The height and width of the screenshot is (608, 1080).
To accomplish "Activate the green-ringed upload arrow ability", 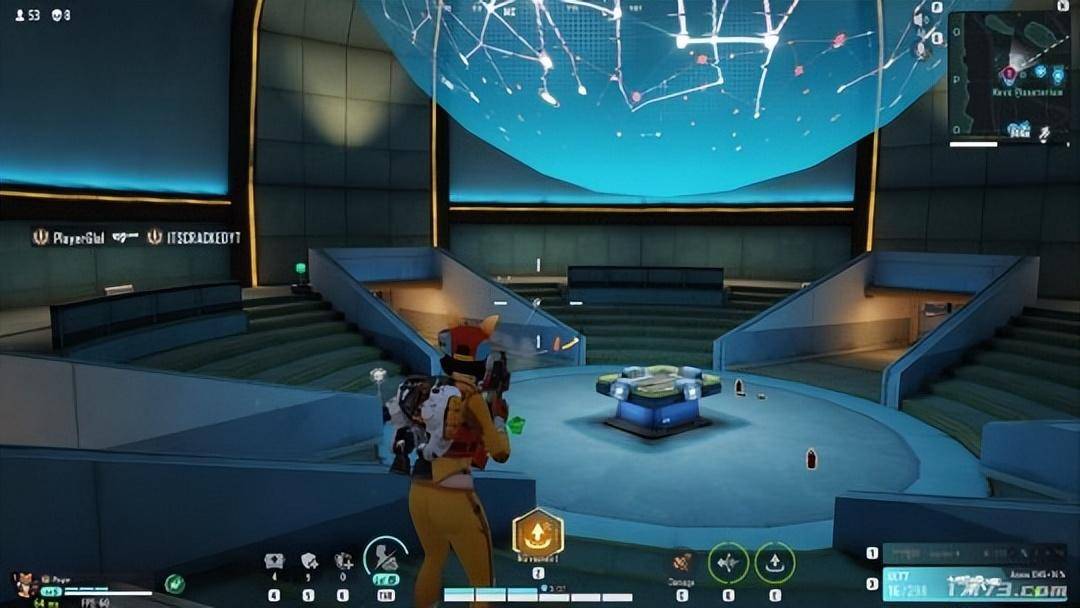I will pos(774,563).
